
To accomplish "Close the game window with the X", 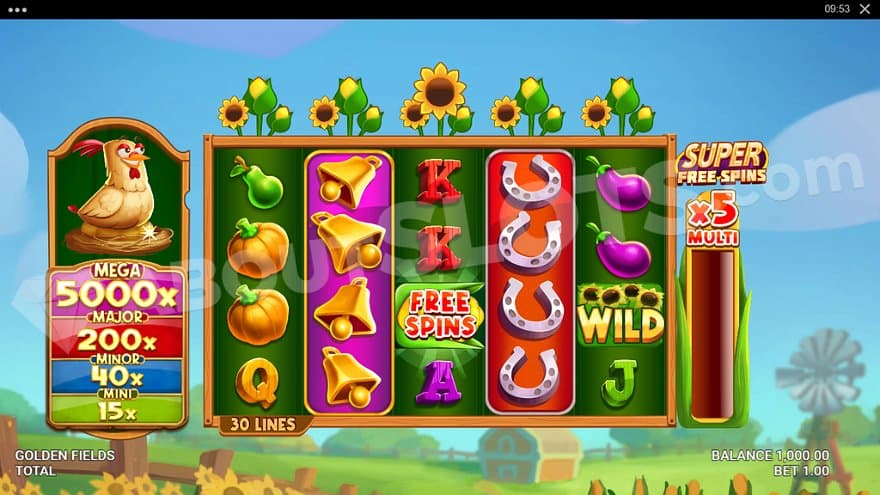I will click(865, 9).
